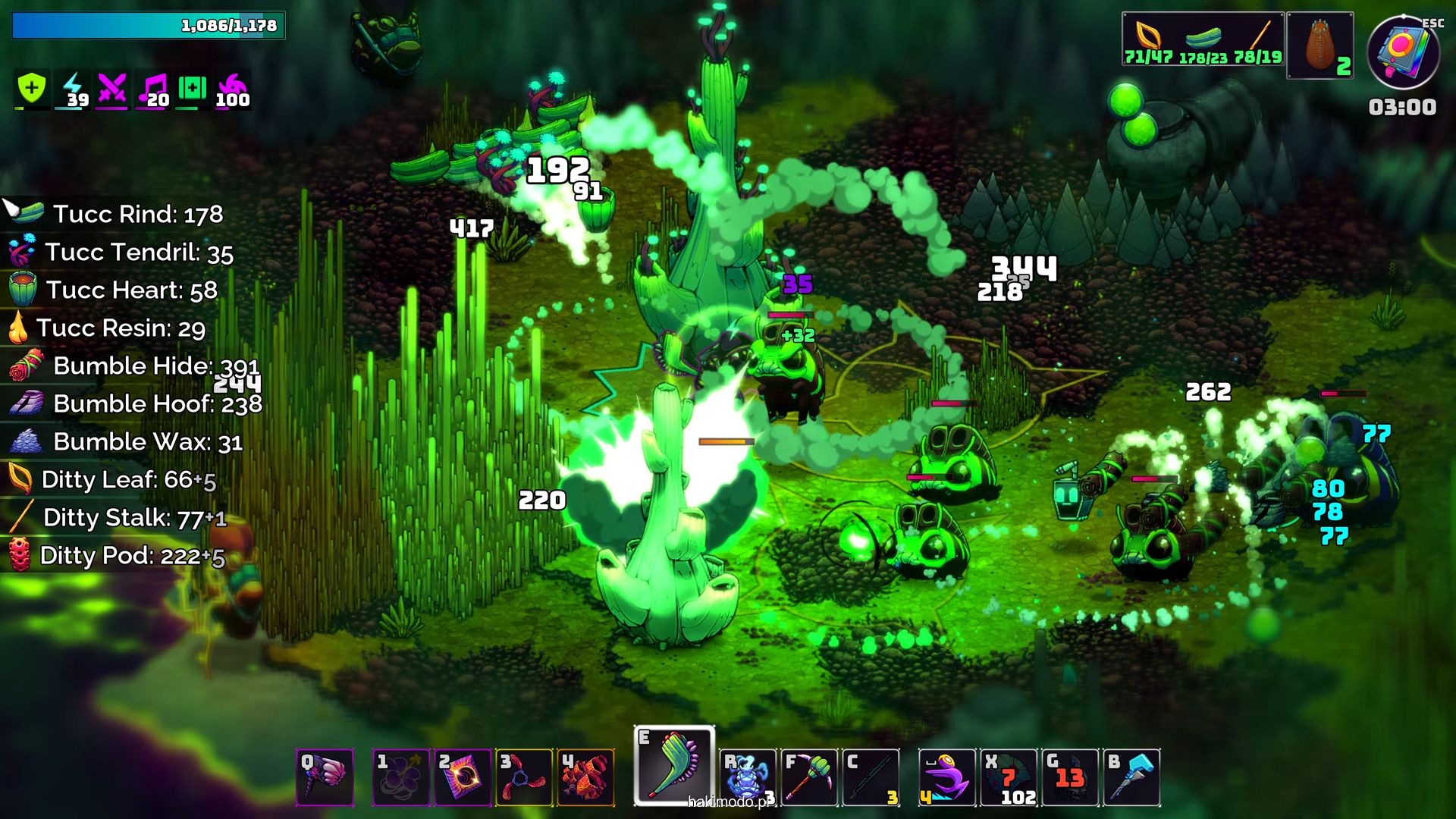Summon the blue glowing creature pet

[748, 777]
